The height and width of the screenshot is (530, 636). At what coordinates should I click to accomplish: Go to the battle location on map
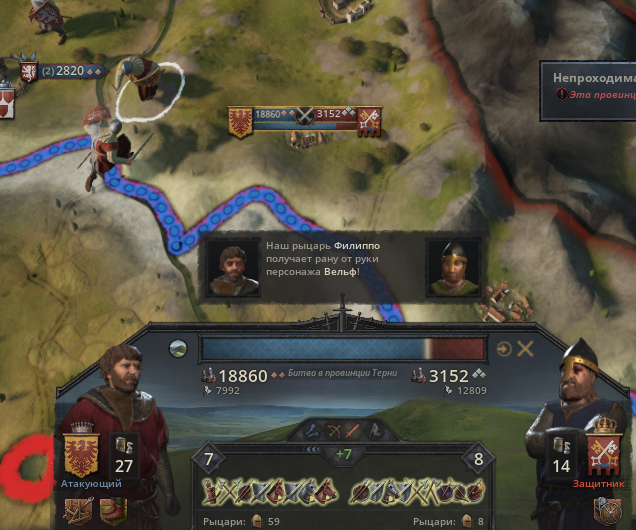click(504, 349)
